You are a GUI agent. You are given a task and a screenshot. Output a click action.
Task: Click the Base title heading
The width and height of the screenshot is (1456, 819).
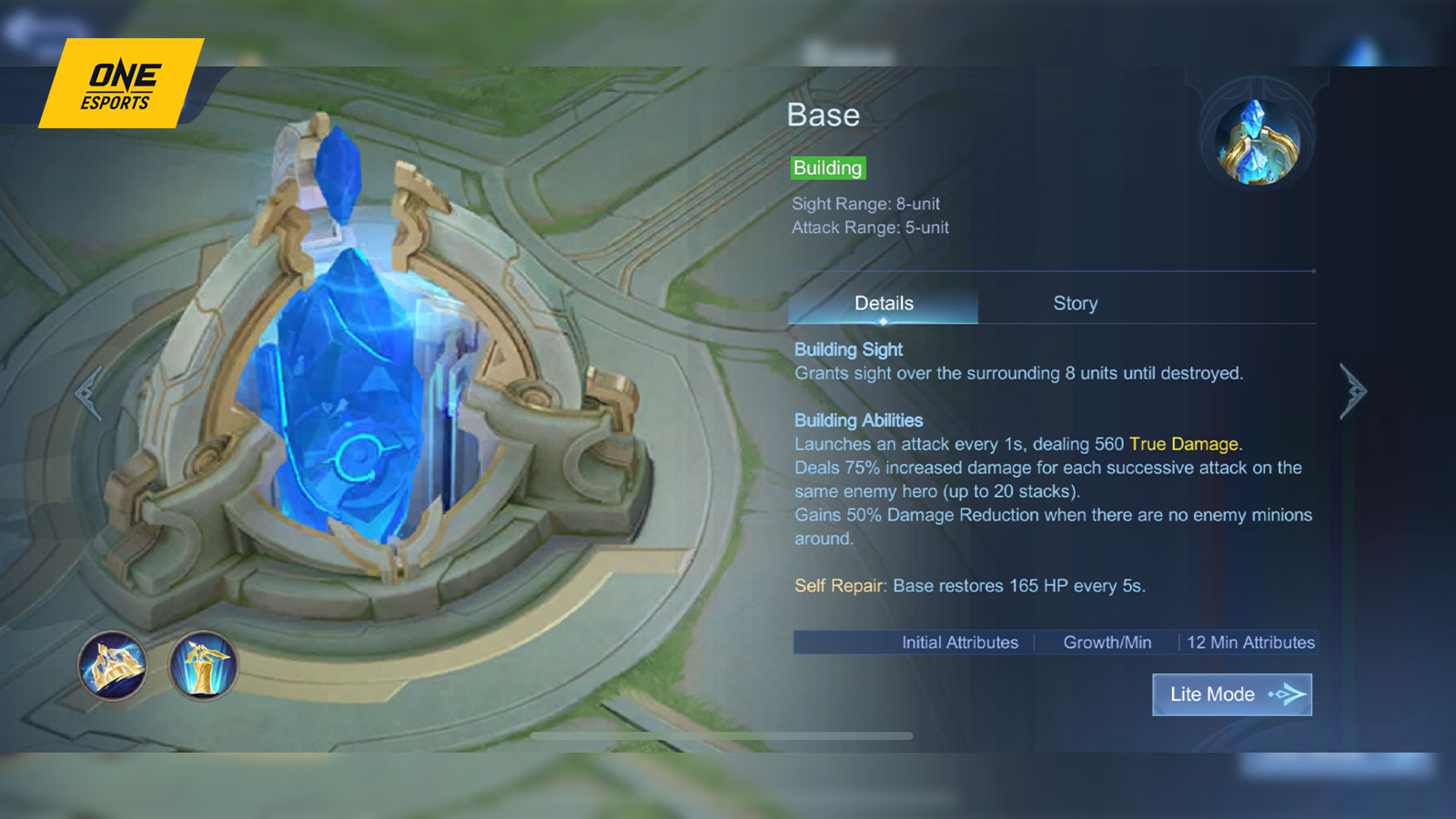coord(822,115)
